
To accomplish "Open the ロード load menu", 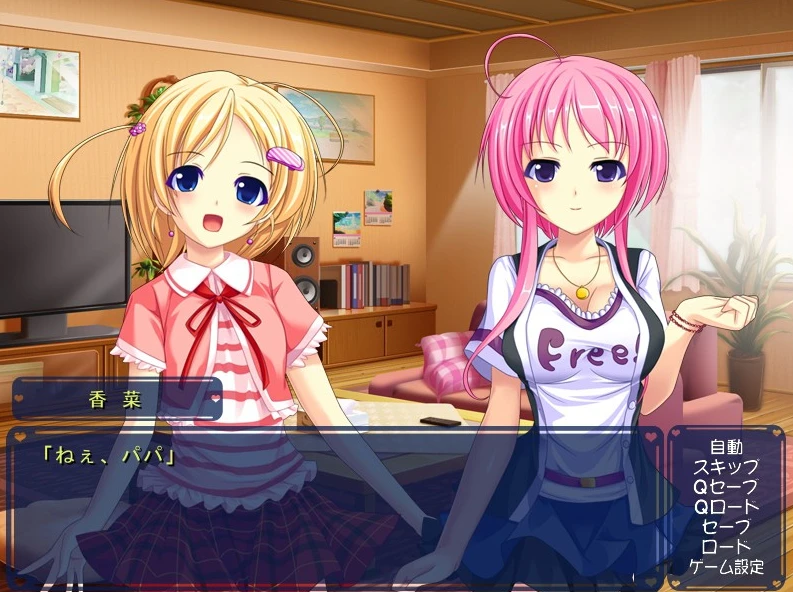I will pyautogui.click(x=726, y=547).
